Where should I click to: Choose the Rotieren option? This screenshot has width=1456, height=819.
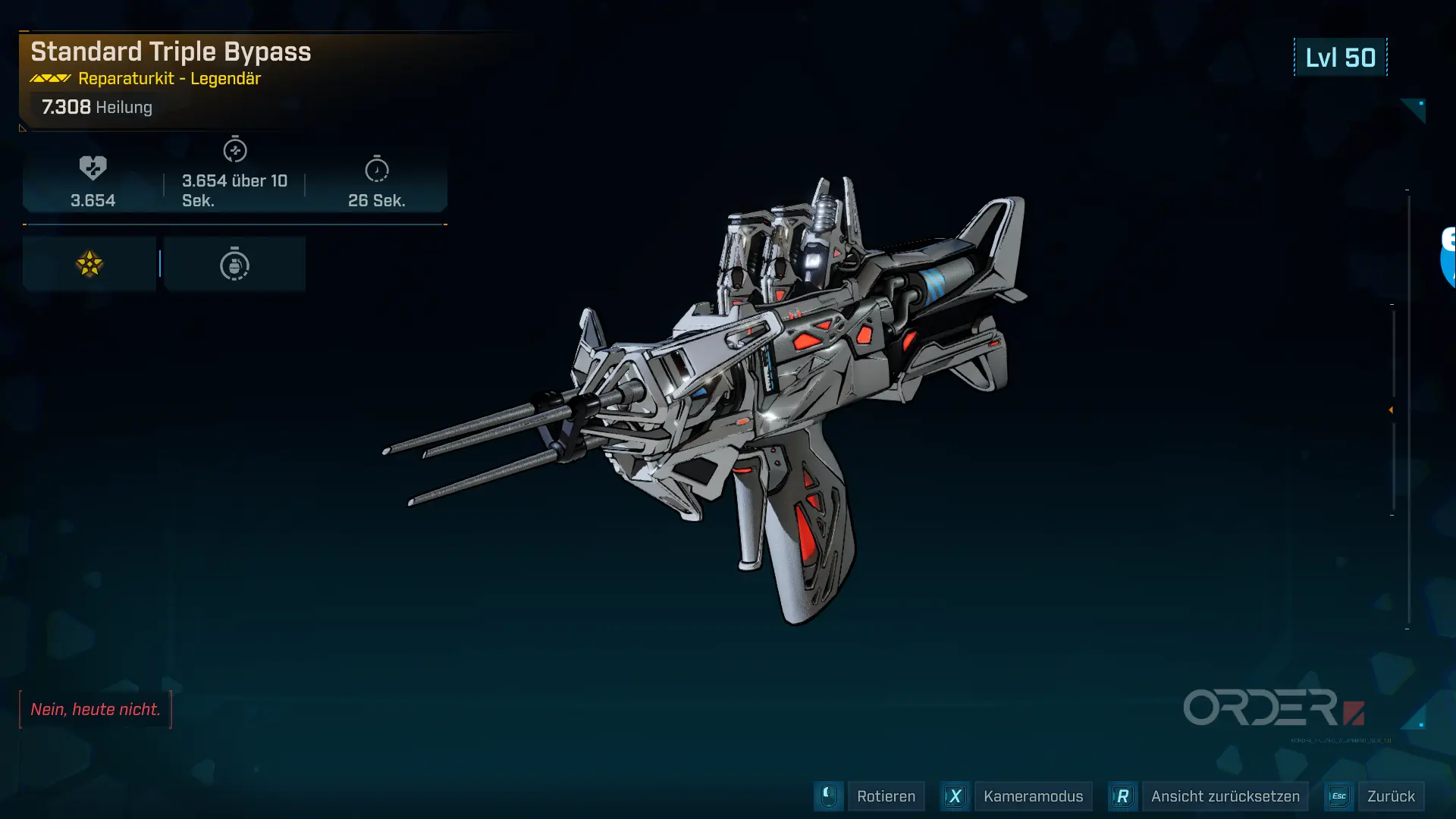(885, 796)
